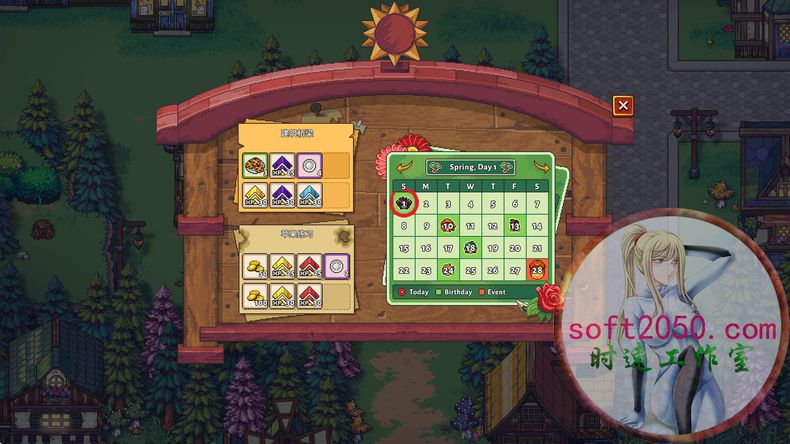The image size is (790, 444).
Task: Choose day 7 on the calendar
Action: pos(537,203)
